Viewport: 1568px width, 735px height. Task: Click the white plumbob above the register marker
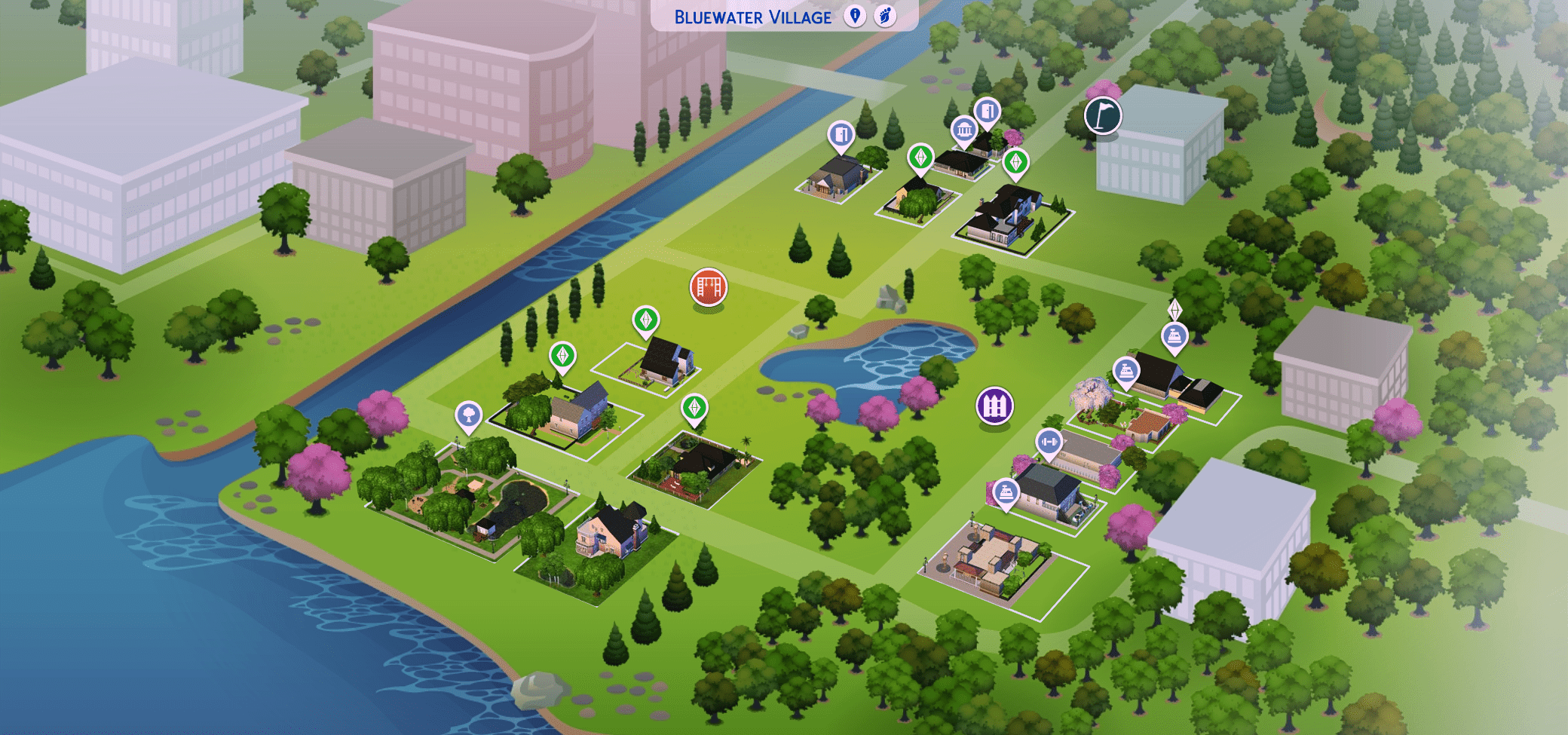coord(1174,309)
